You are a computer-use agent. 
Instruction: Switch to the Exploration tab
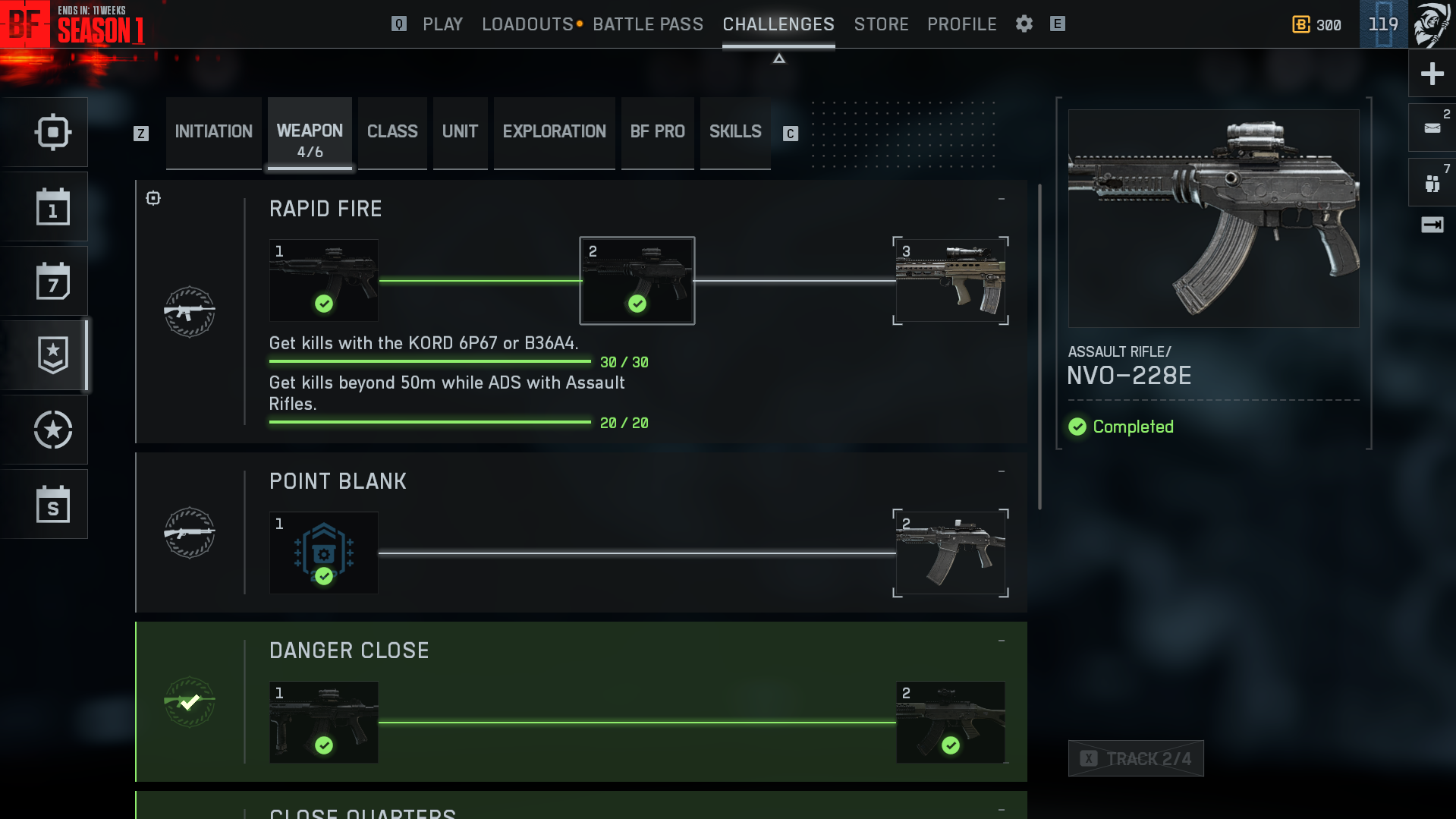click(x=554, y=132)
